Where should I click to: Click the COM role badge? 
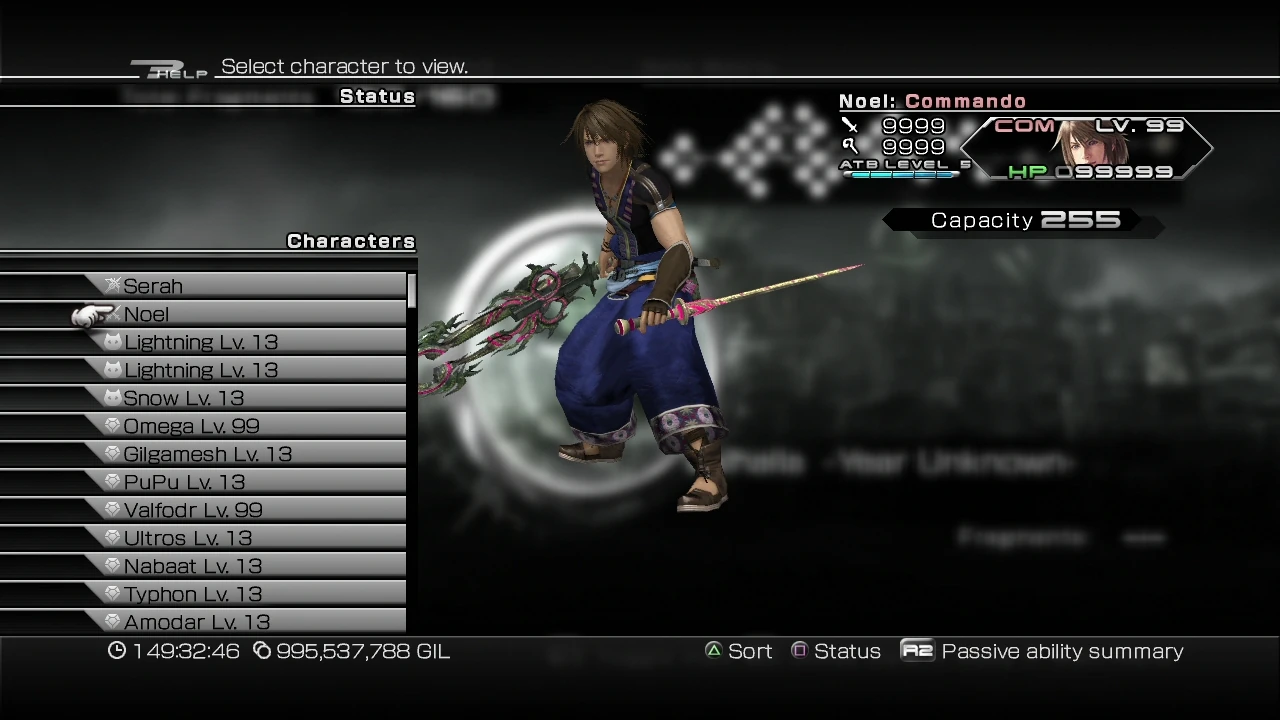1026,126
